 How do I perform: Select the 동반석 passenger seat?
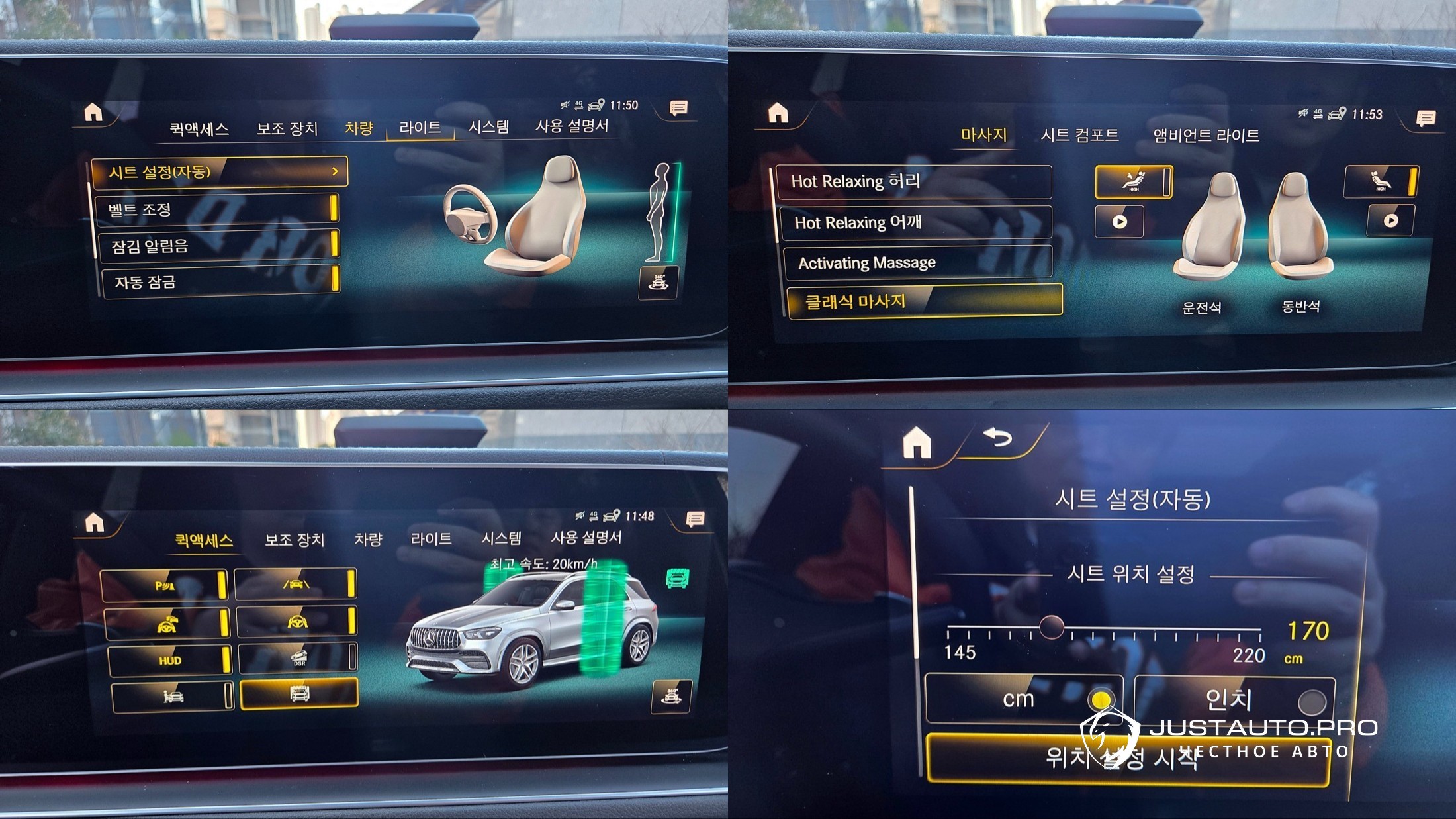1300,232
